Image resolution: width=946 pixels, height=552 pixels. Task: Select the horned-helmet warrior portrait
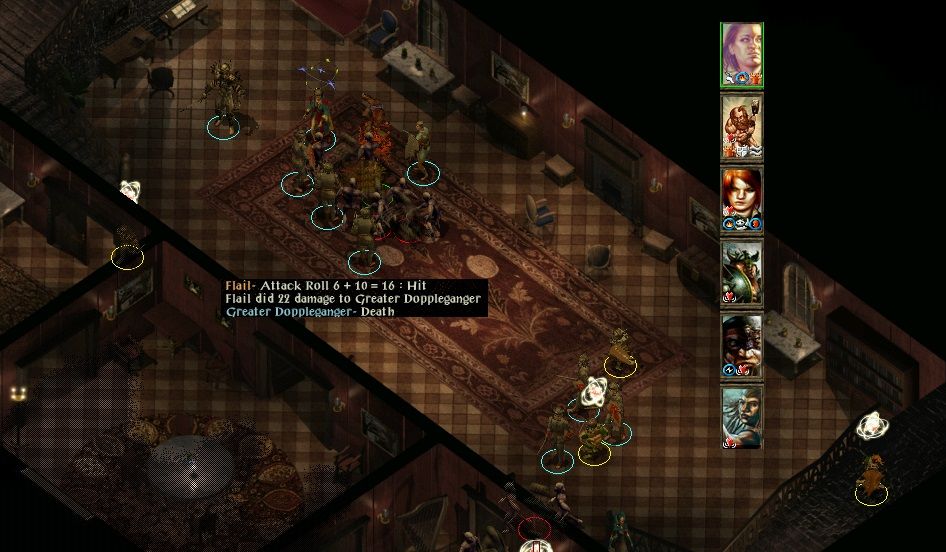742,271
